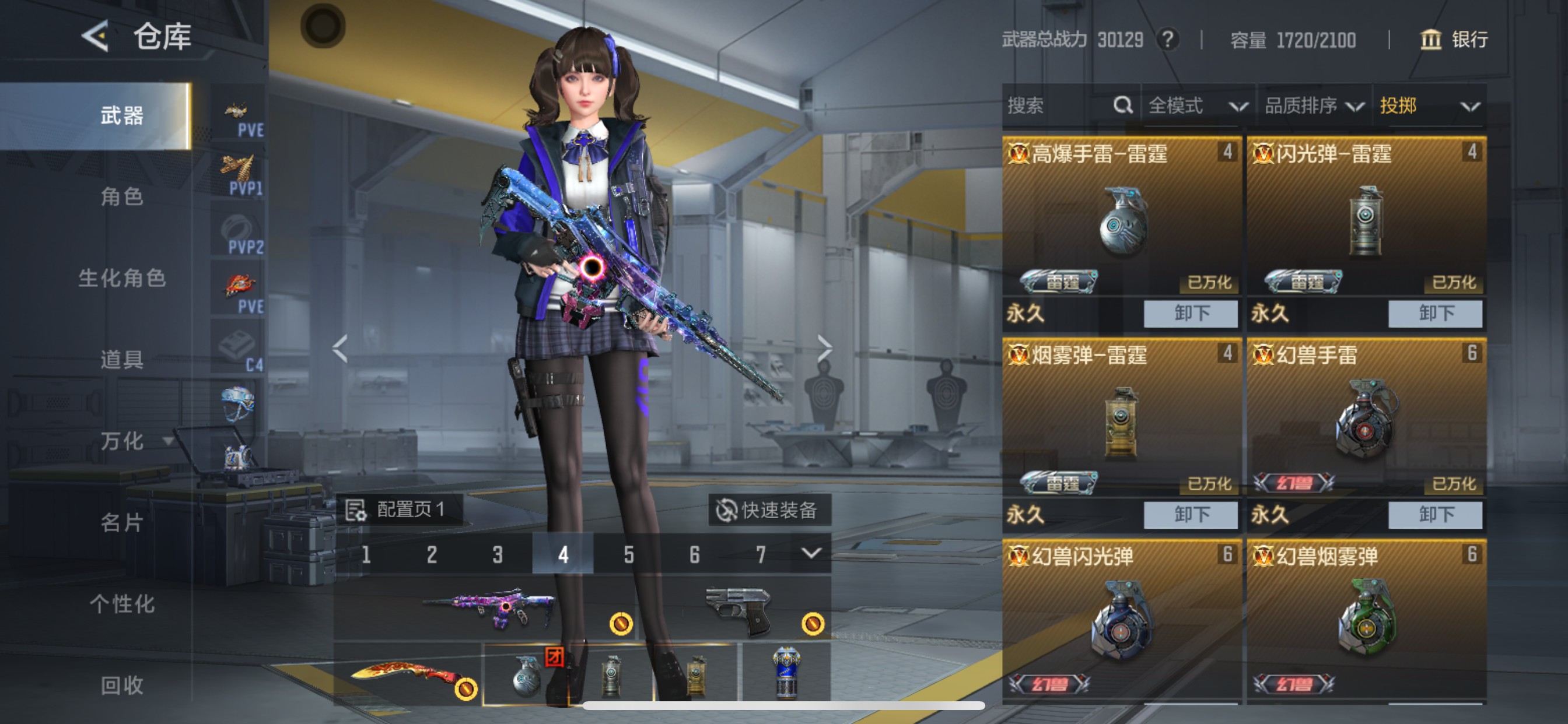
Task: Unequip 高爆手雷-雷霆 with its 卸下 button
Action: pyautogui.click(x=1190, y=314)
